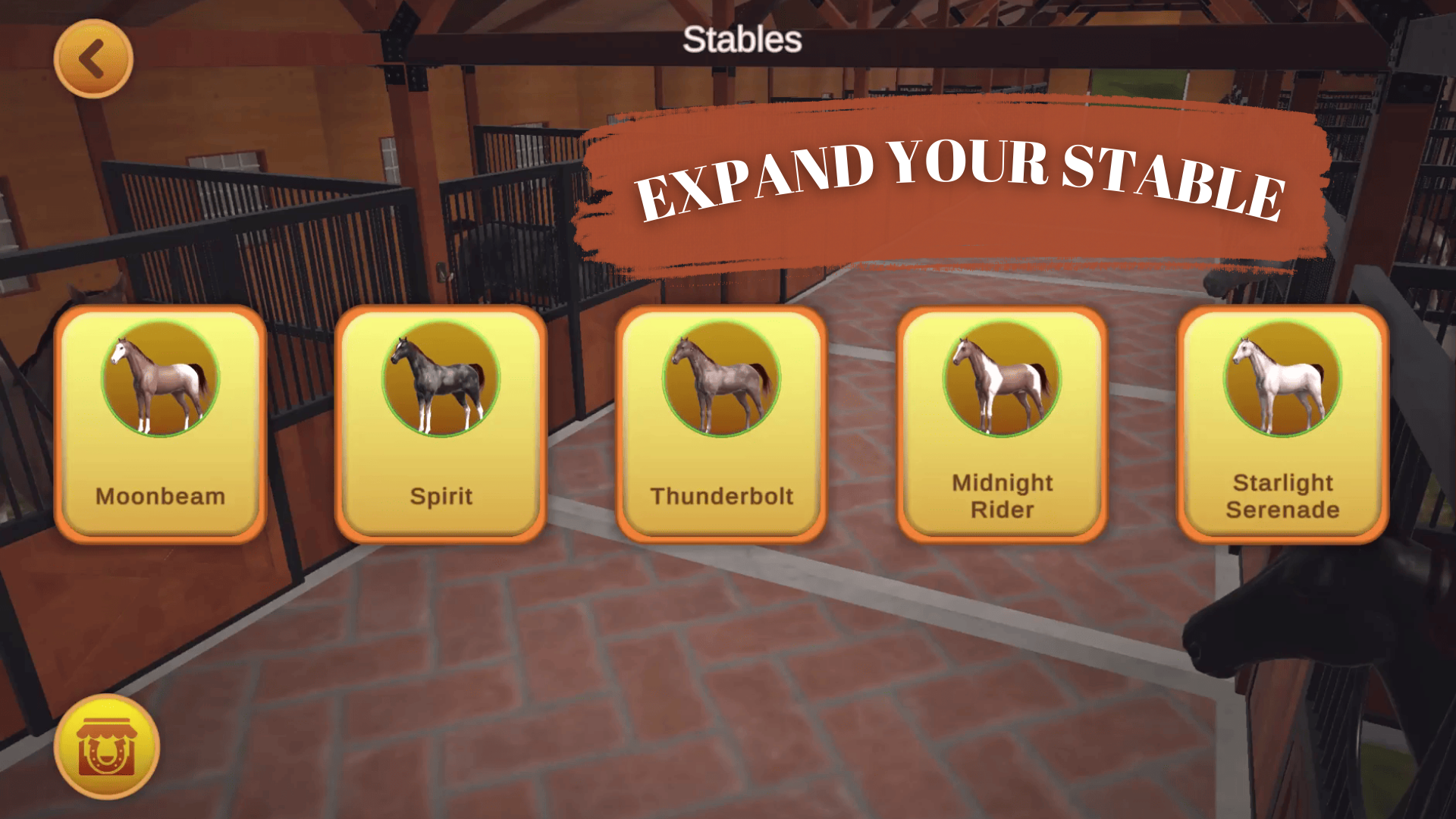This screenshot has height=819, width=1456.
Task: Click Midnight Rider's name text
Action: coord(1003,494)
